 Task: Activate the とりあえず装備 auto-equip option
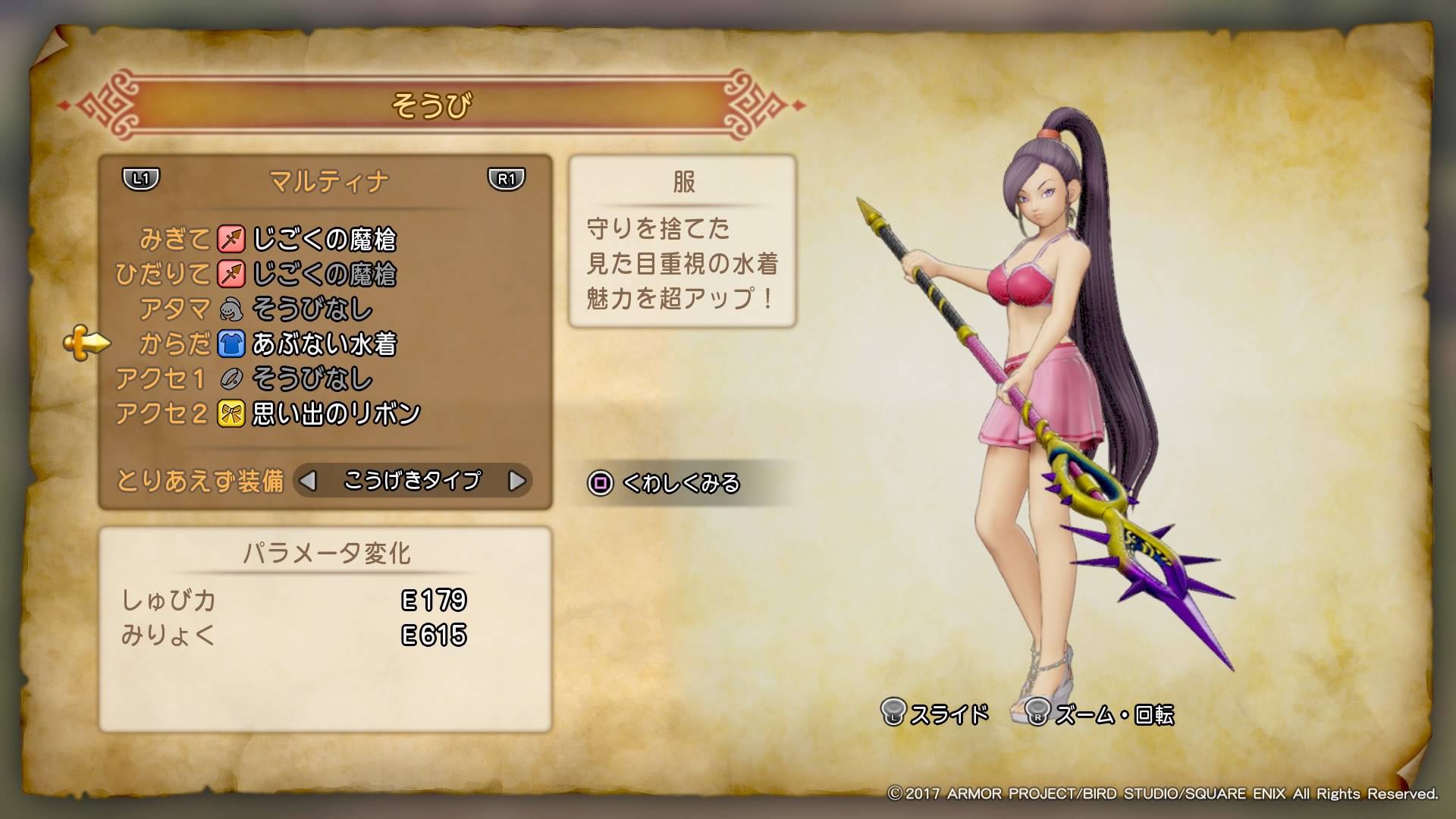pos(200,481)
